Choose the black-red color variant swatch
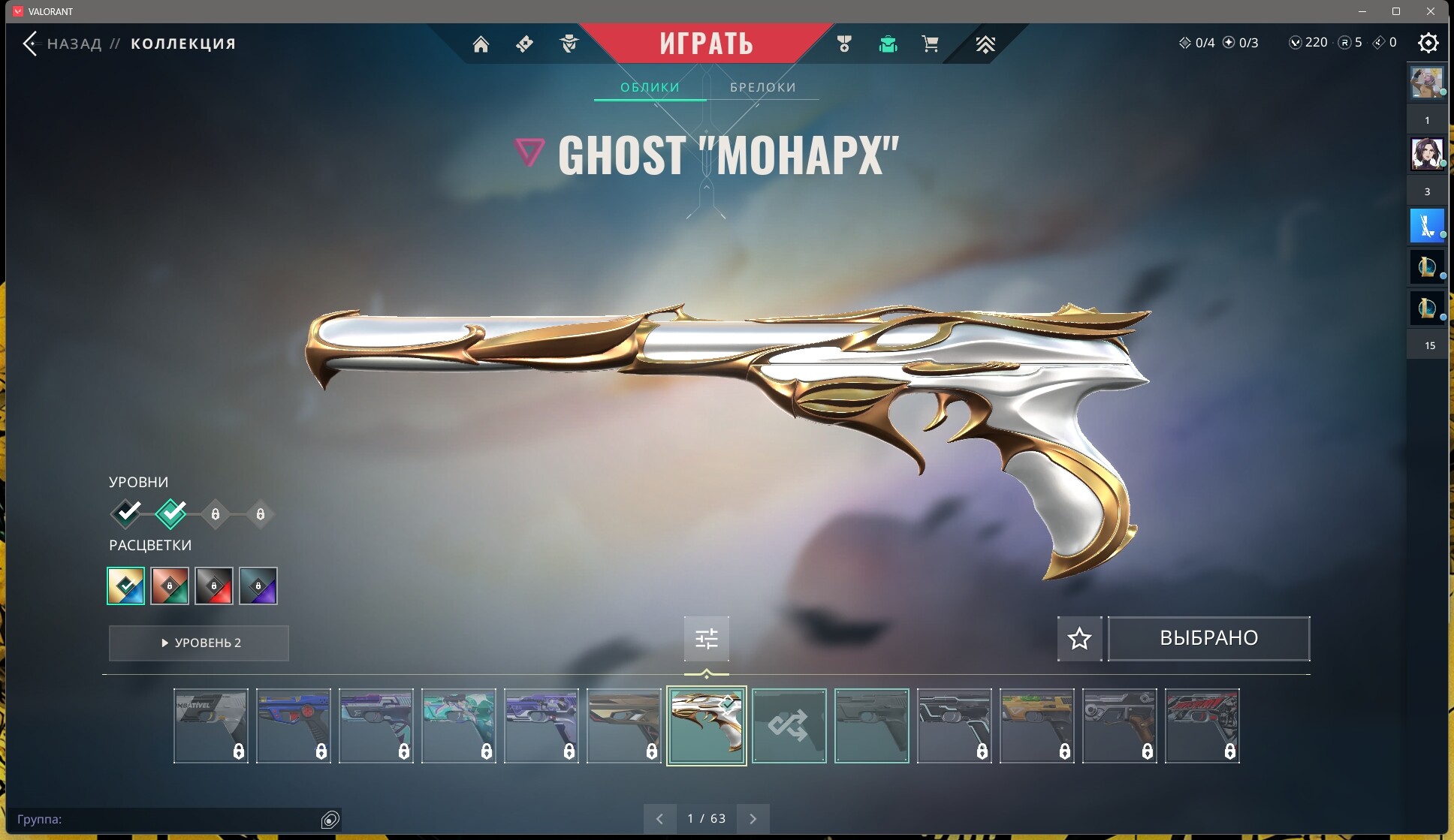 tap(214, 586)
